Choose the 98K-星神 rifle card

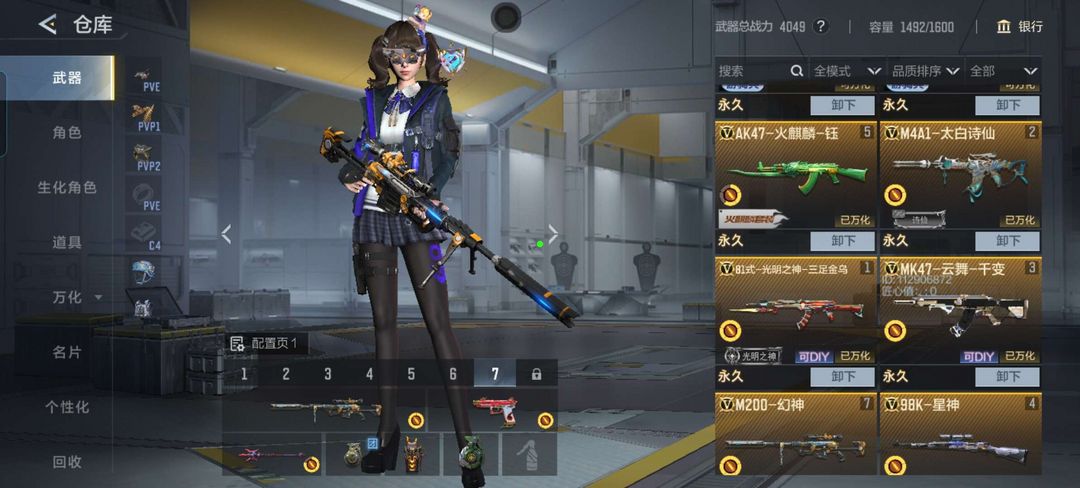[959, 435]
